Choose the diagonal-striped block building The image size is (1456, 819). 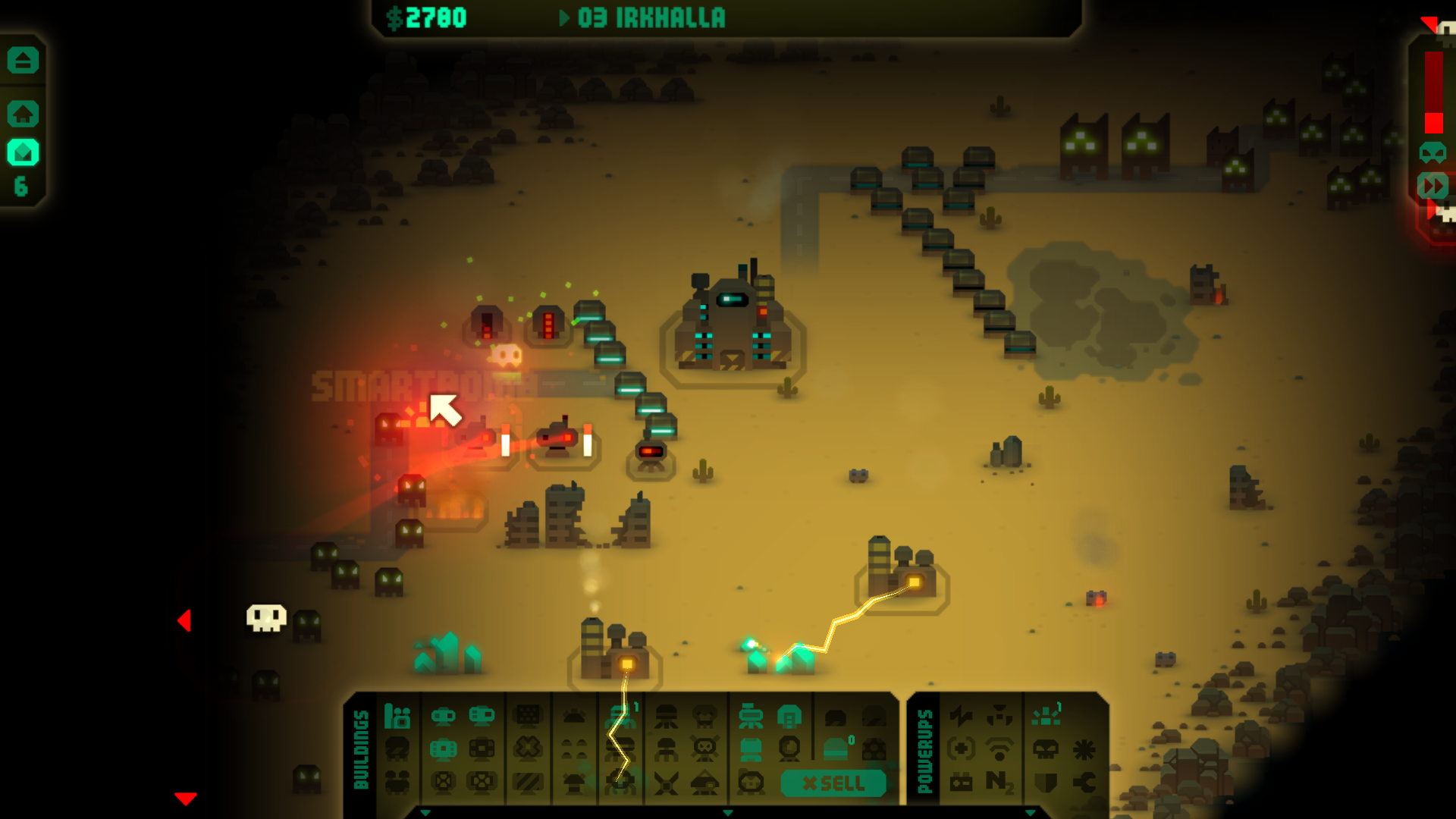pyautogui.click(x=528, y=782)
